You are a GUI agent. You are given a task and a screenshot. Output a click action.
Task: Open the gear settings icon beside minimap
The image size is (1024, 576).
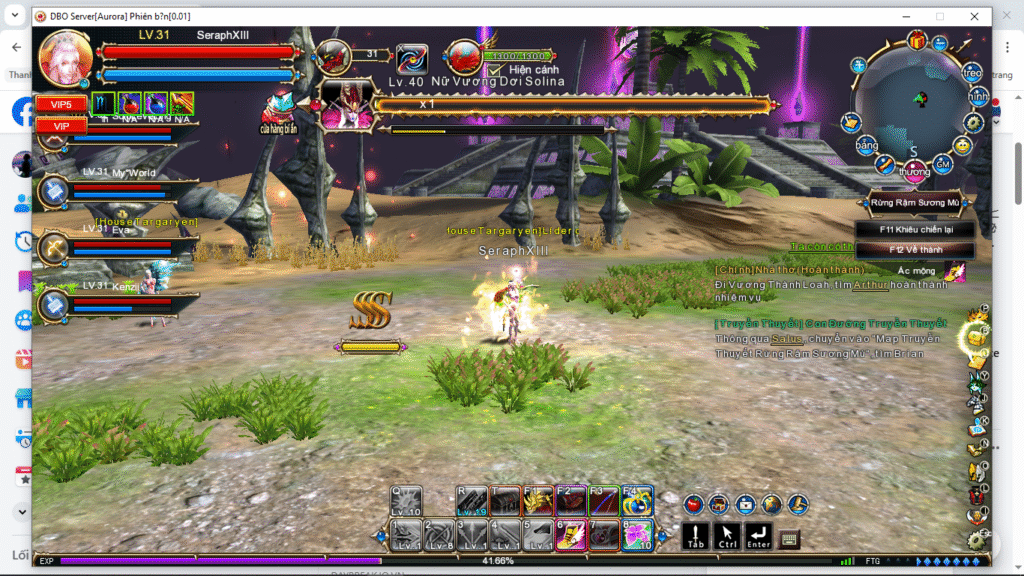pyautogui.click(x=974, y=121)
